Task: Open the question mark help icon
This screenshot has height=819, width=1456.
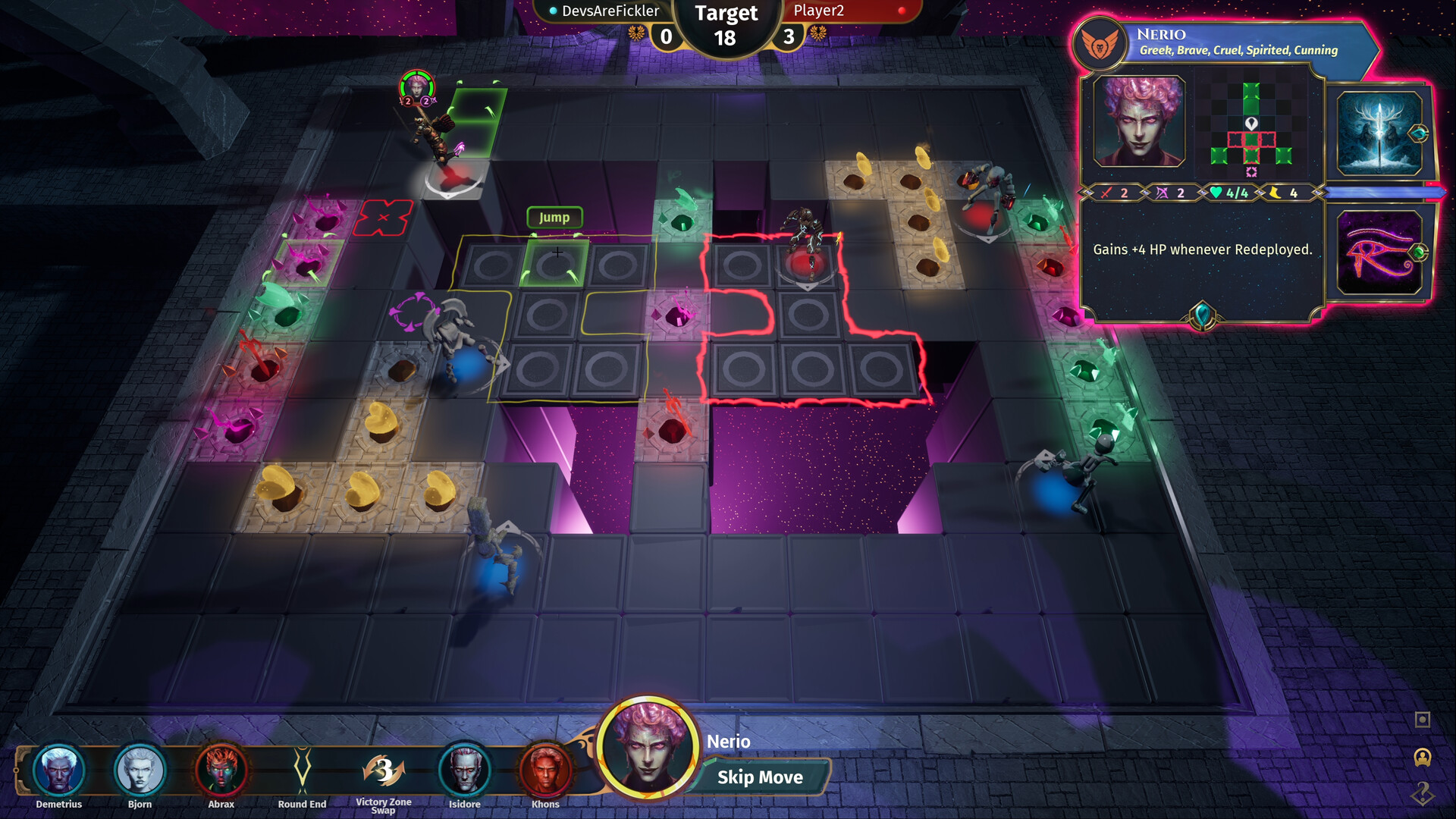Action: [x=1423, y=795]
